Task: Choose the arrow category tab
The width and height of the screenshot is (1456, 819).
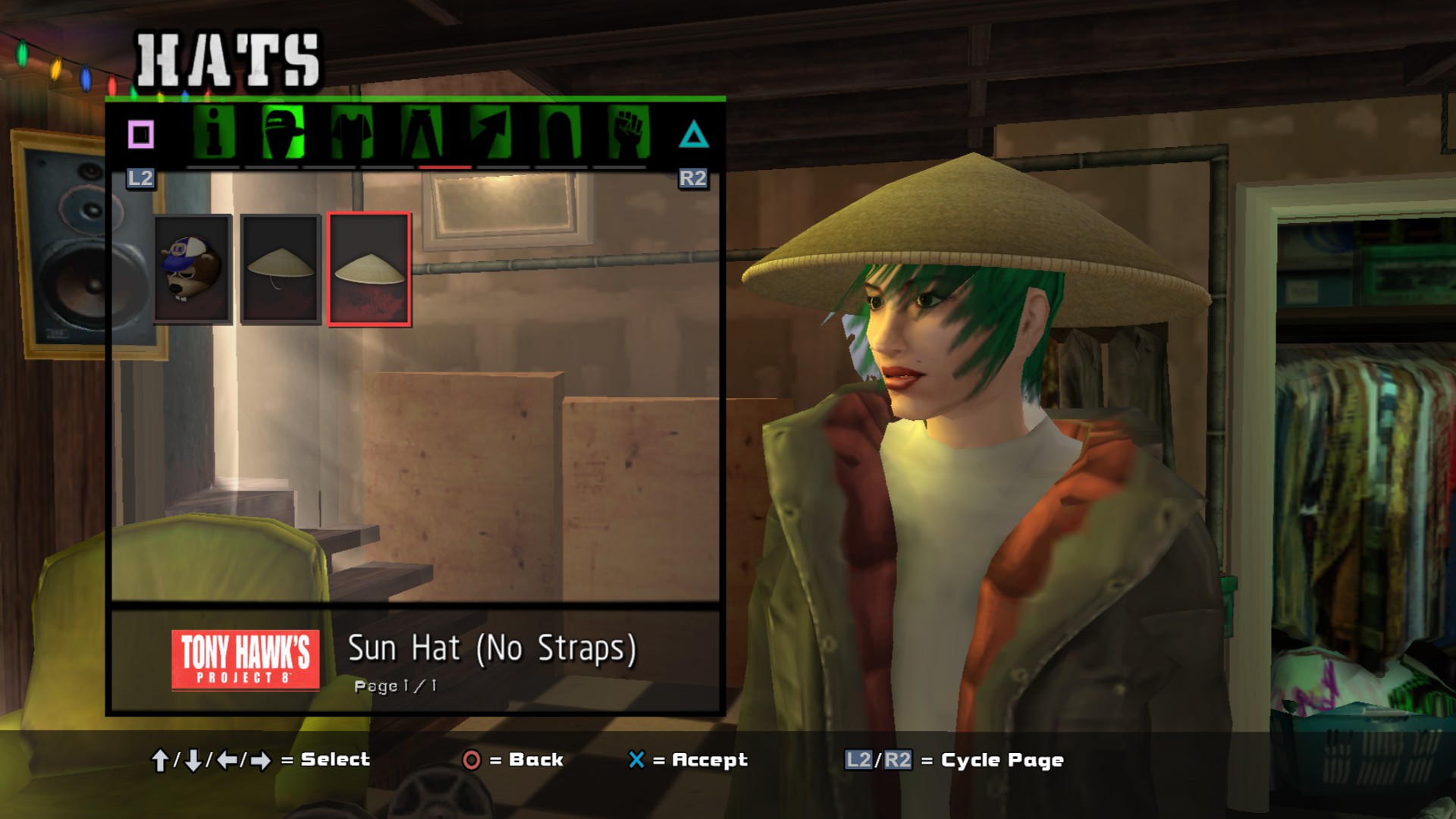Action: click(490, 133)
